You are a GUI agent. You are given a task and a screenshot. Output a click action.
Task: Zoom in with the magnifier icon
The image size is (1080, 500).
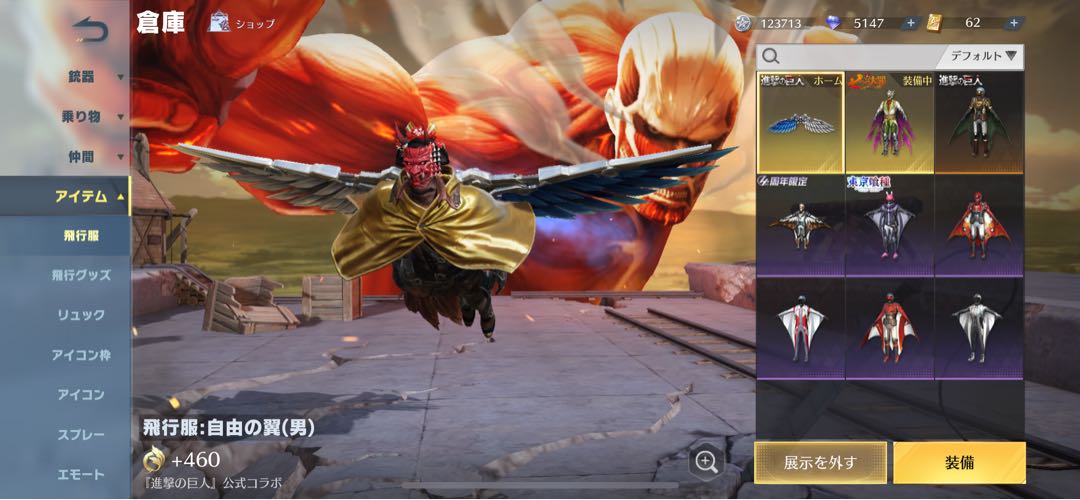(706, 461)
